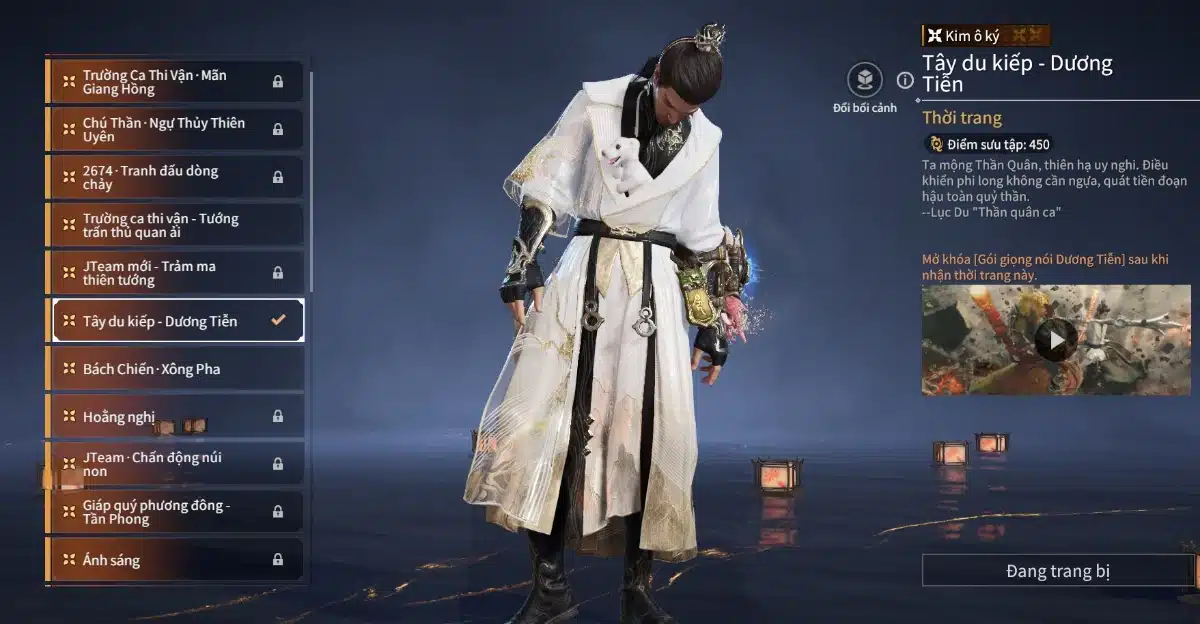This screenshot has width=1200, height=624.
Task: Select JTeam mới · Trảm ma thiên tướng
Action: [x=175, y=273]
